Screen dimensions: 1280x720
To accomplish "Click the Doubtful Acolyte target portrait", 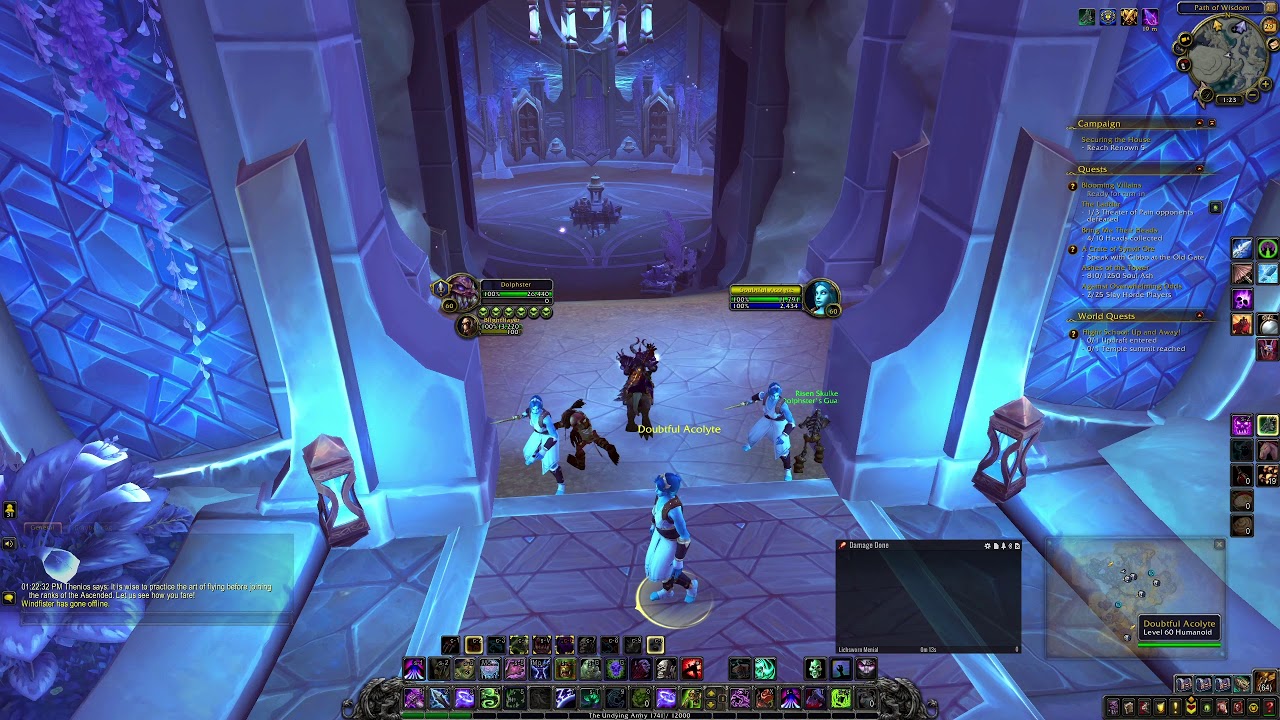I will pos(822,296).
